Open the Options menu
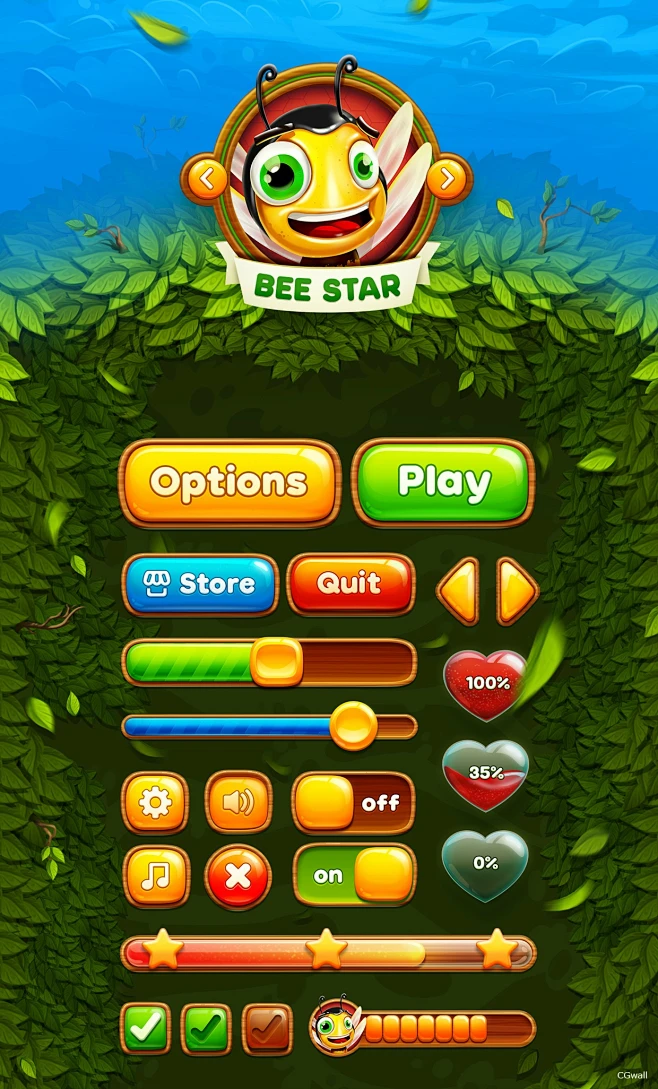Viewport: 658px width, 1089px height. 229,483
